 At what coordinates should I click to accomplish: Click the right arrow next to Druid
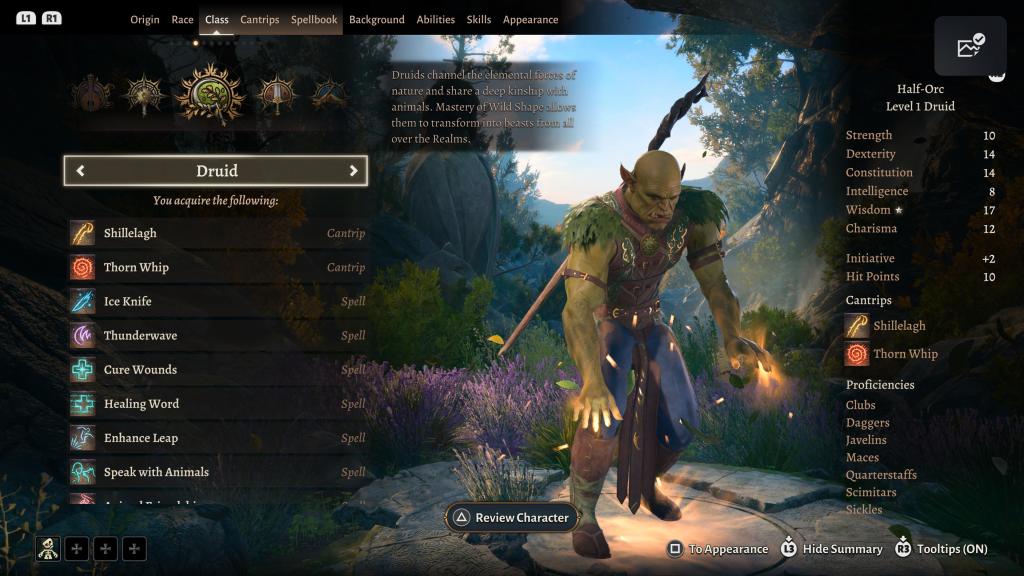click(x=353, y=171)
